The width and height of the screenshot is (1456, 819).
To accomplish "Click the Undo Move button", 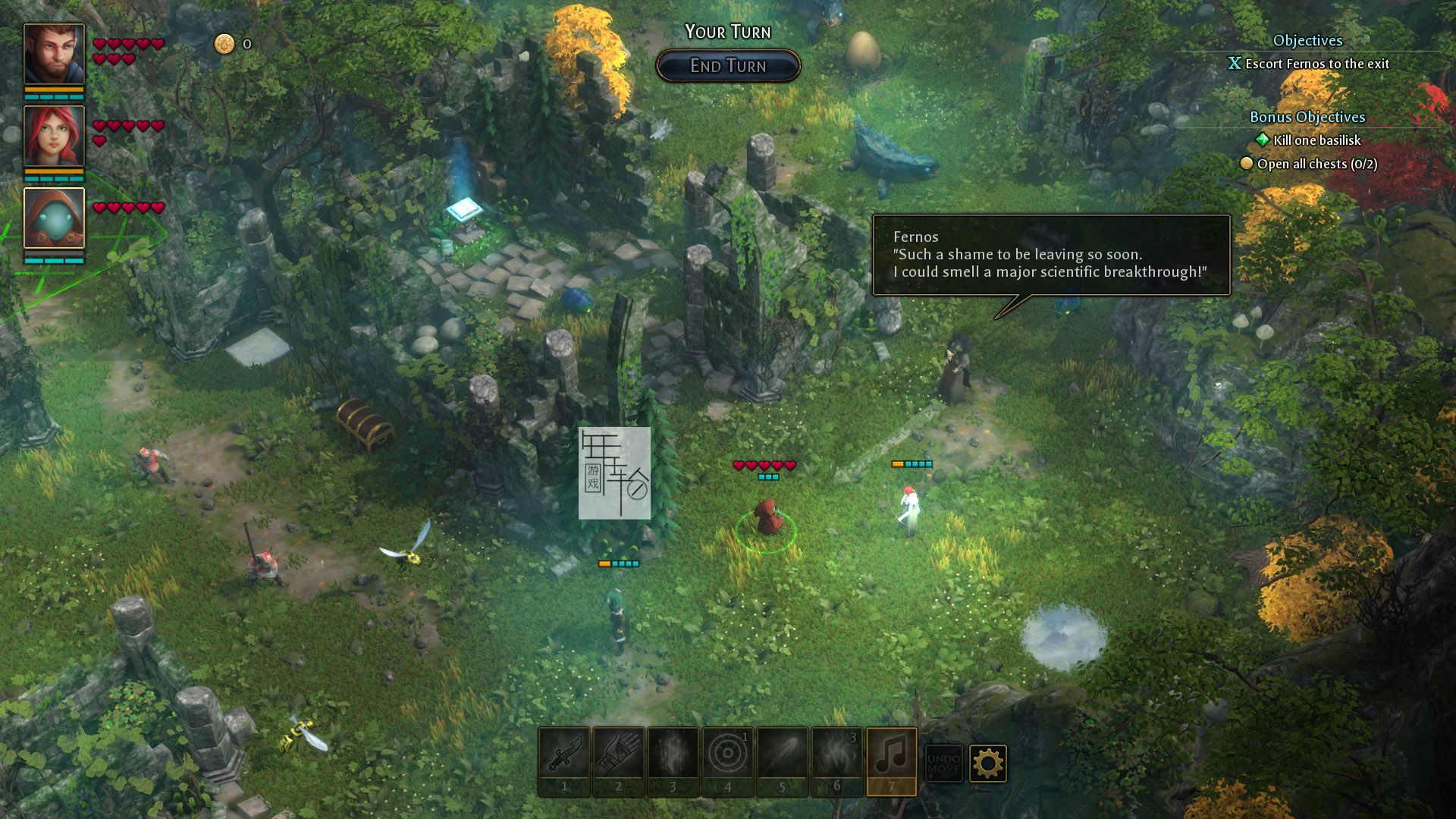I will pyautogui.click(x=943, y=763).
